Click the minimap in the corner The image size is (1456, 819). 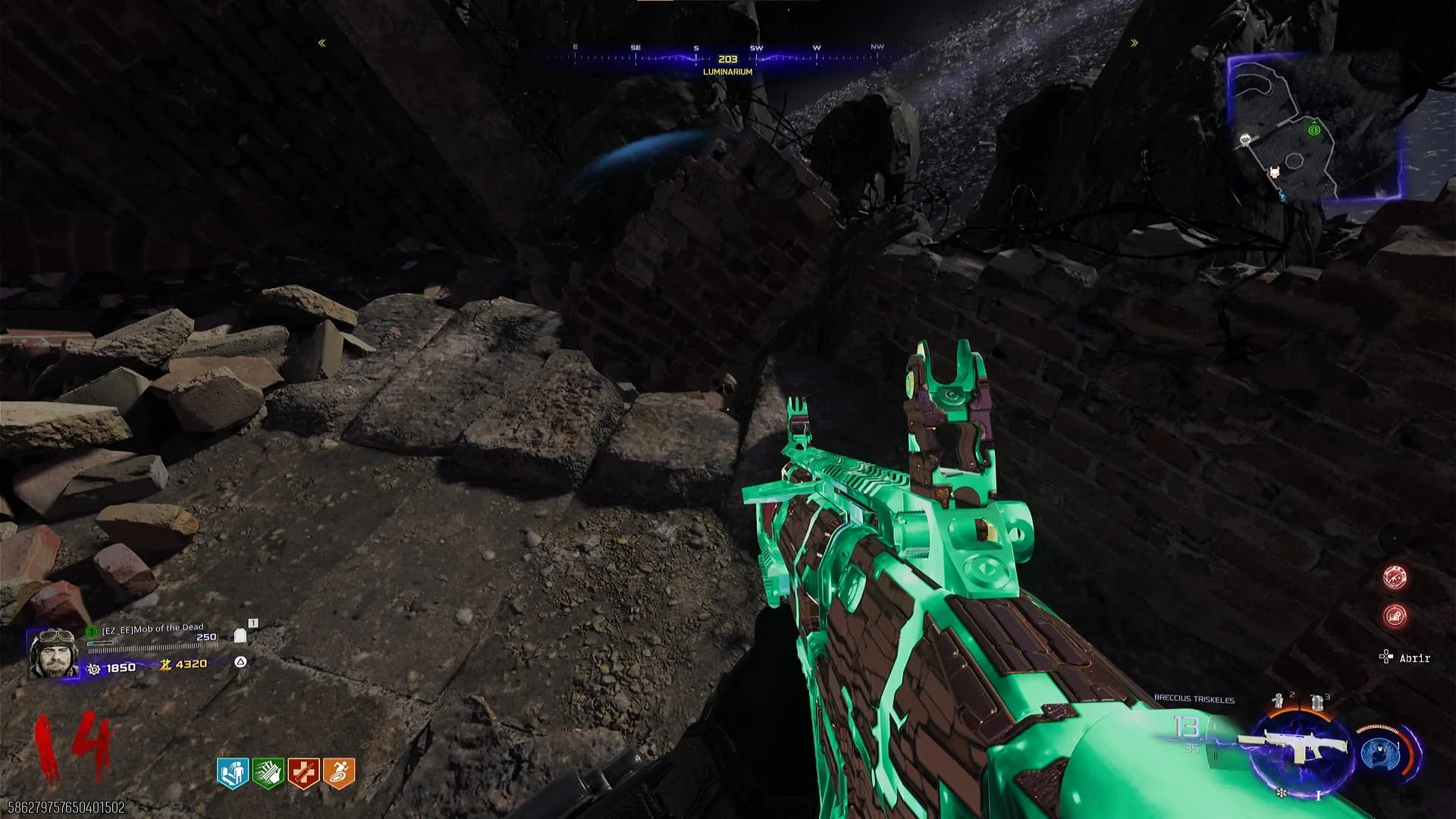(x=1314, y=129)
